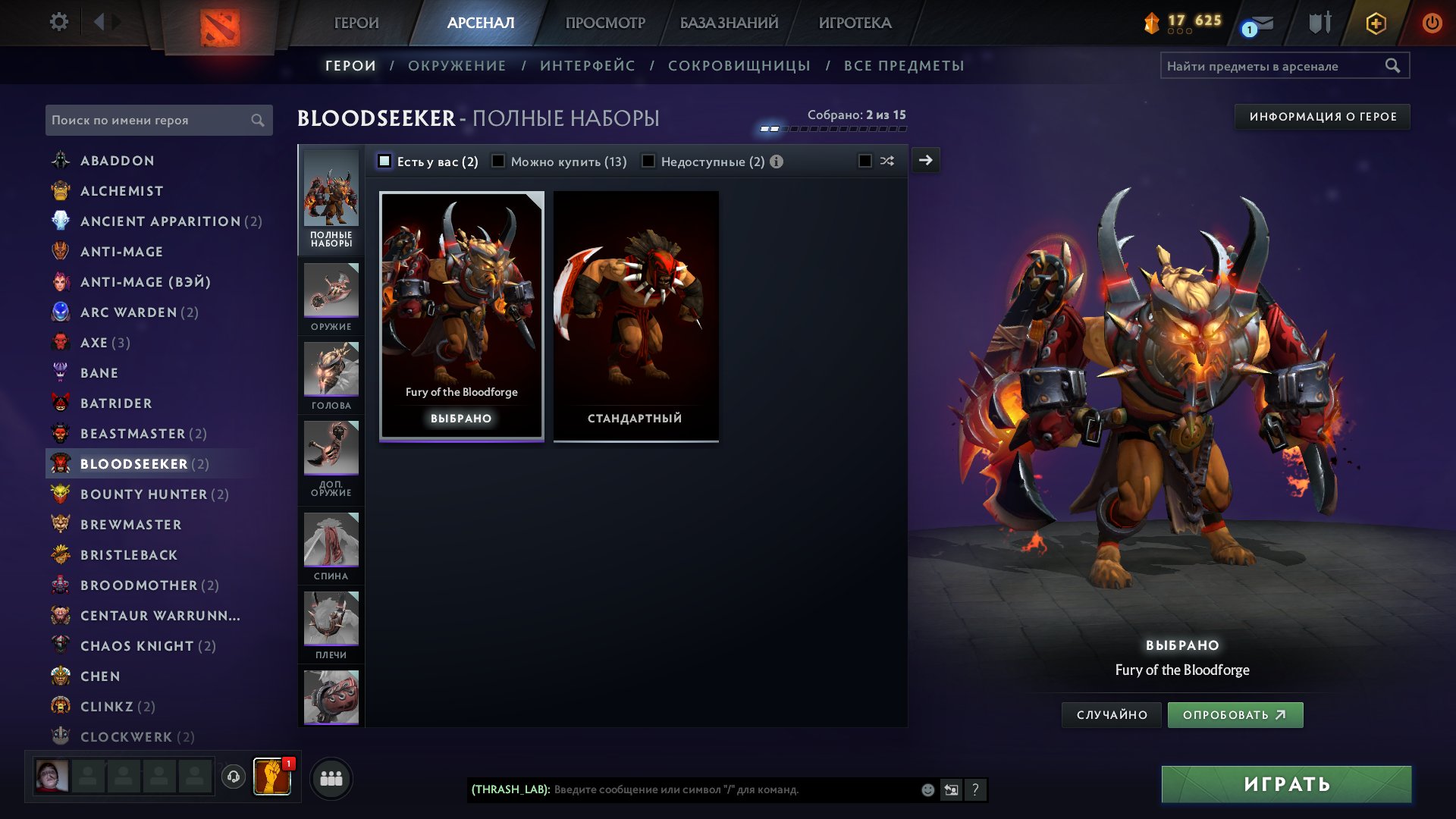1456x819 pixels.
Task: Select the Fury of the Bloodforge set
Action: coord(461,315)
